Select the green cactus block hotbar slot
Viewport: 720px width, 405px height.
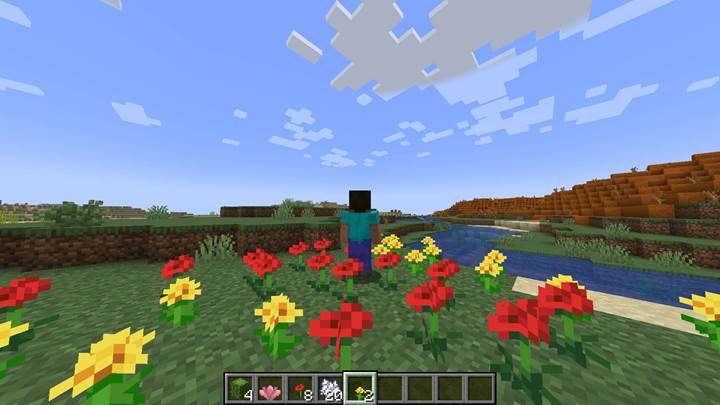coord(240,389)
